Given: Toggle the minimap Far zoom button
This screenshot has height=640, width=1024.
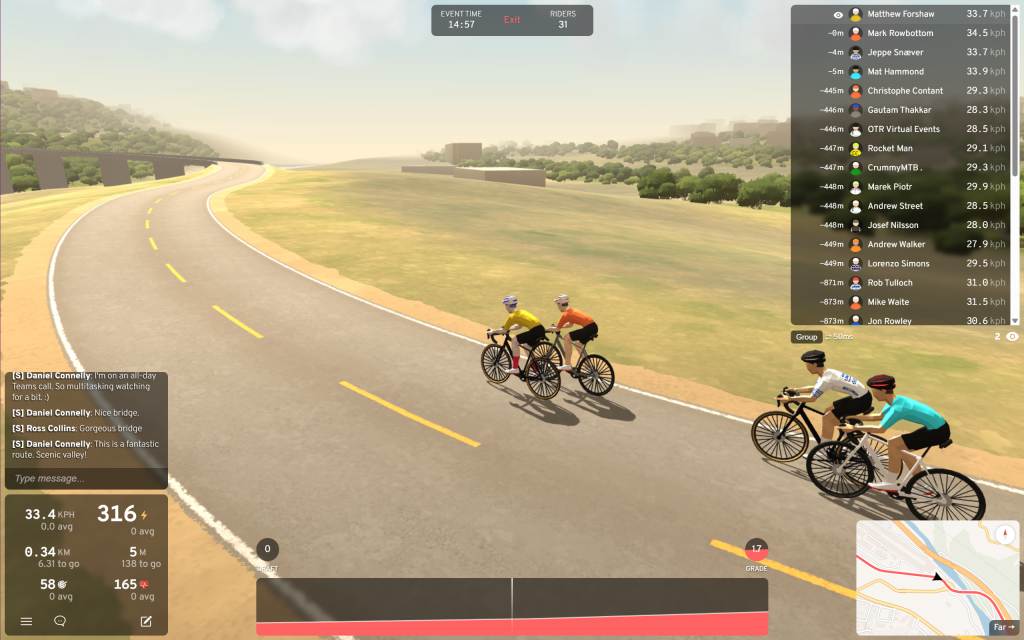Looking at the screenshot, I should click(1001, 627).
